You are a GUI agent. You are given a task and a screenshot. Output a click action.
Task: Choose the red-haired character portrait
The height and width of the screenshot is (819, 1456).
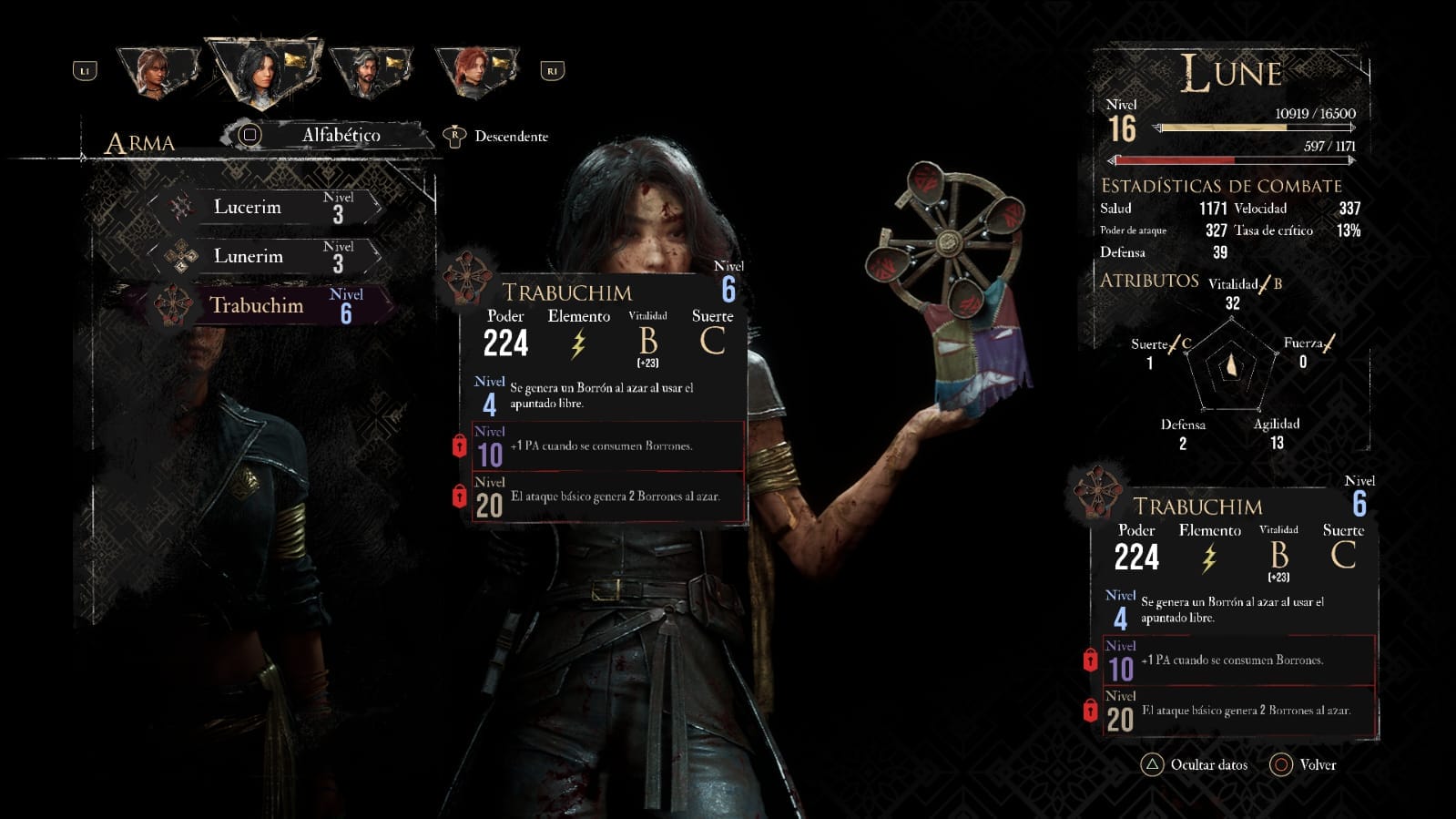coord(472,70)
